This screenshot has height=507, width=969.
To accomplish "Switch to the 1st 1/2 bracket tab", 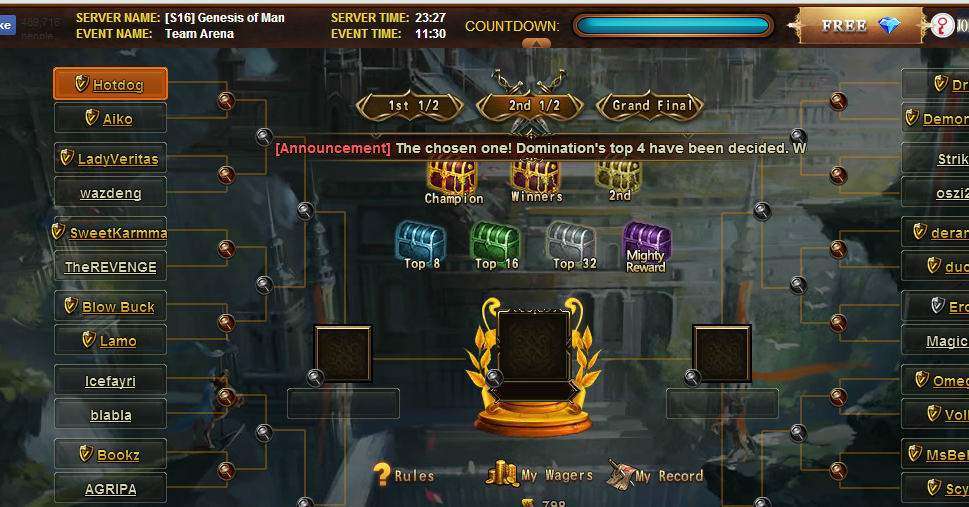I will click(x=412, y=106).
